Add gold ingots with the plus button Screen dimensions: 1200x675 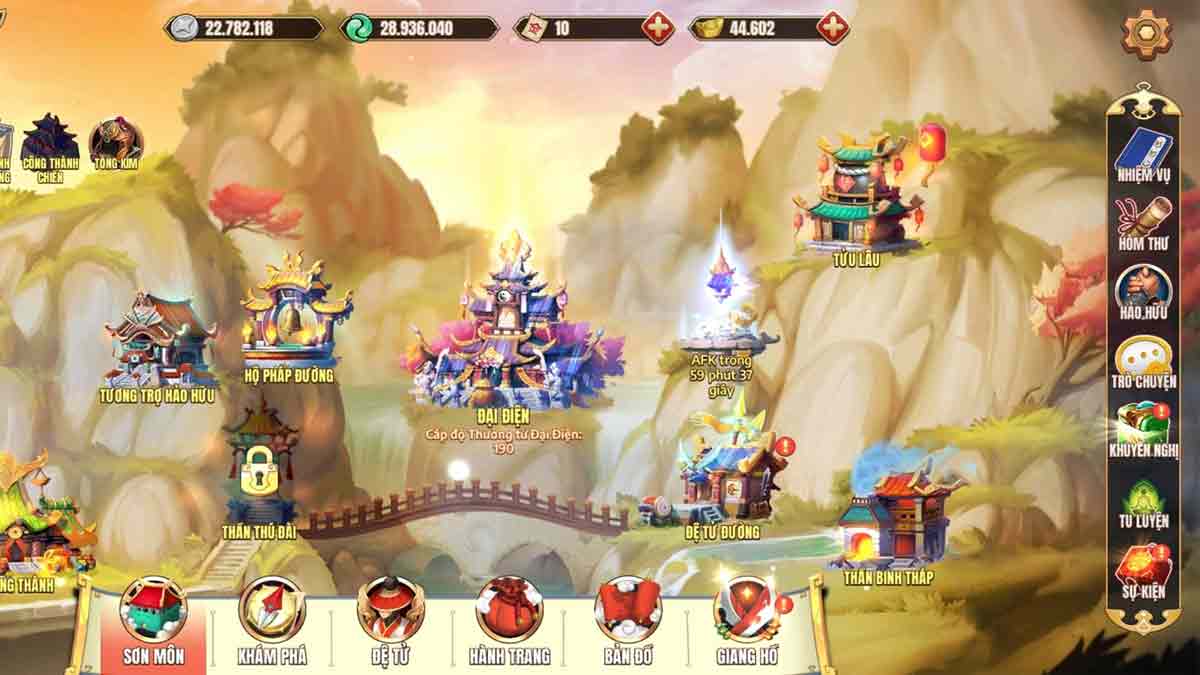click(x=833, y=28)
